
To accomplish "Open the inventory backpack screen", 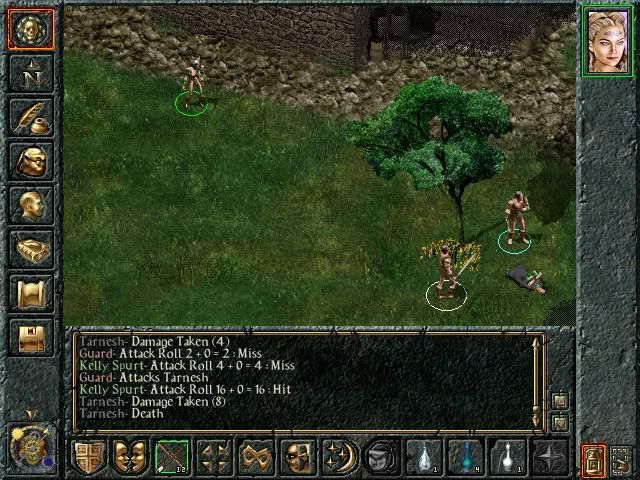I will [x=31, y=160].
